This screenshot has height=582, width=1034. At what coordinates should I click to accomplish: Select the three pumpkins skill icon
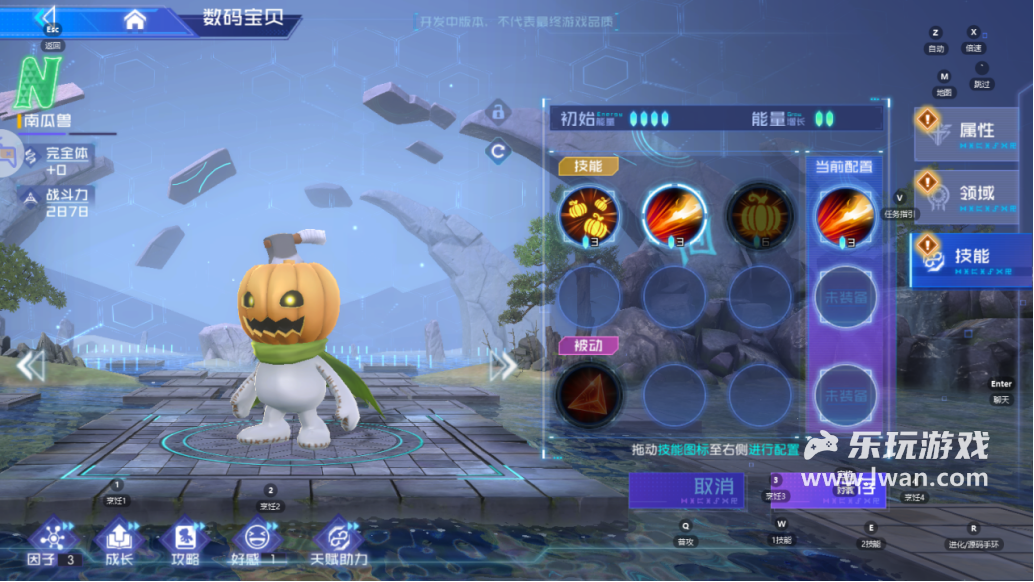(589, 214)
